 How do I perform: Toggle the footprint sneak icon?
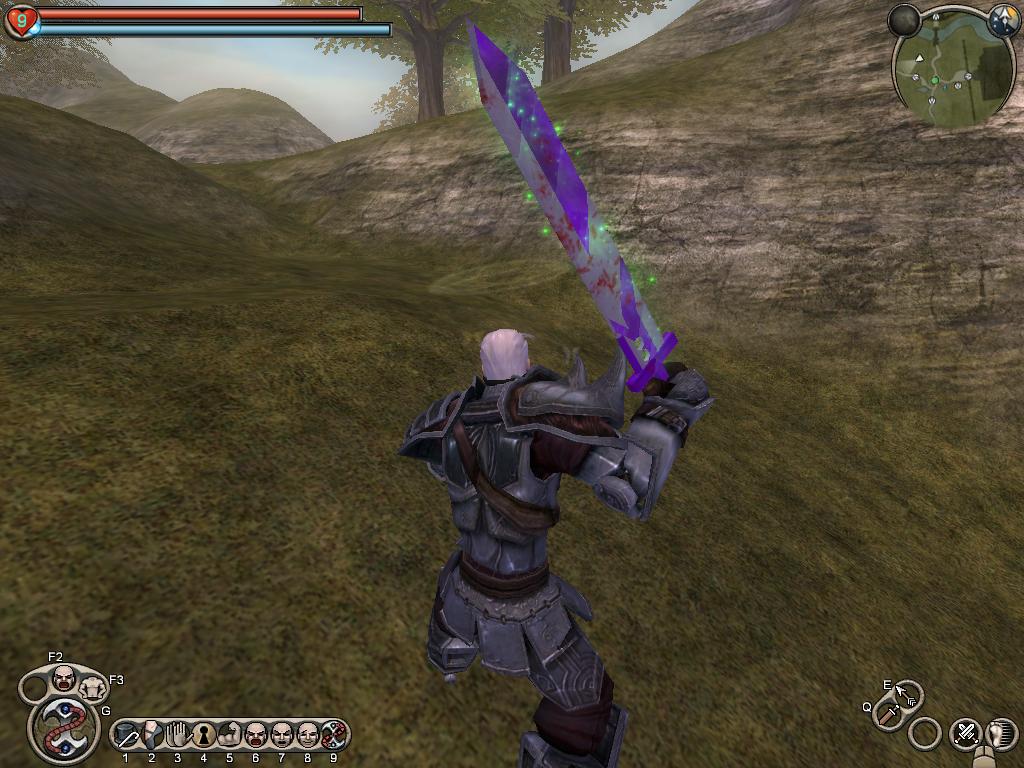[x=1001, y=734]
